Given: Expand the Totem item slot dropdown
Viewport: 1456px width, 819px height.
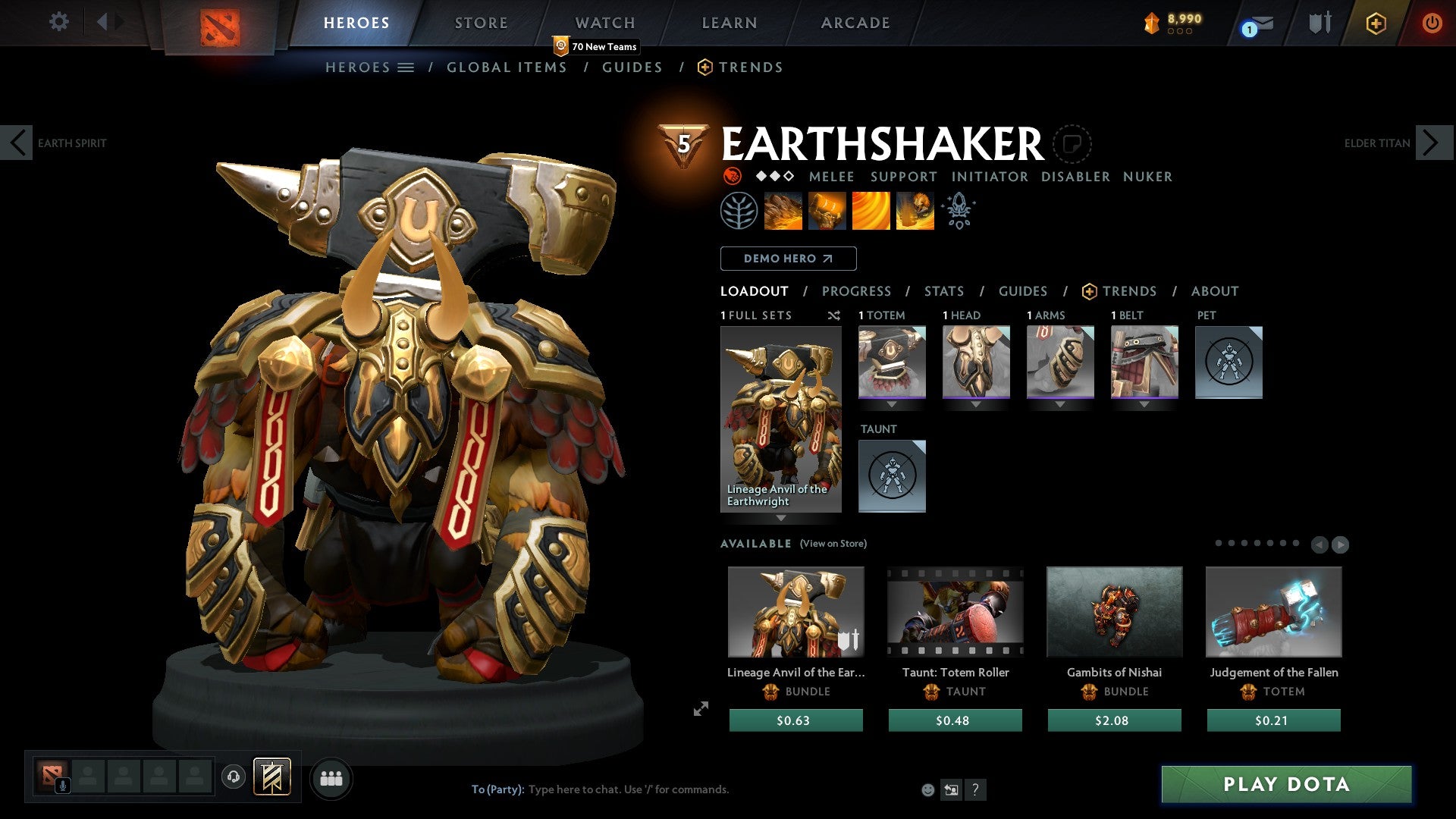Looking at the screenshot, I should (891, 404).
